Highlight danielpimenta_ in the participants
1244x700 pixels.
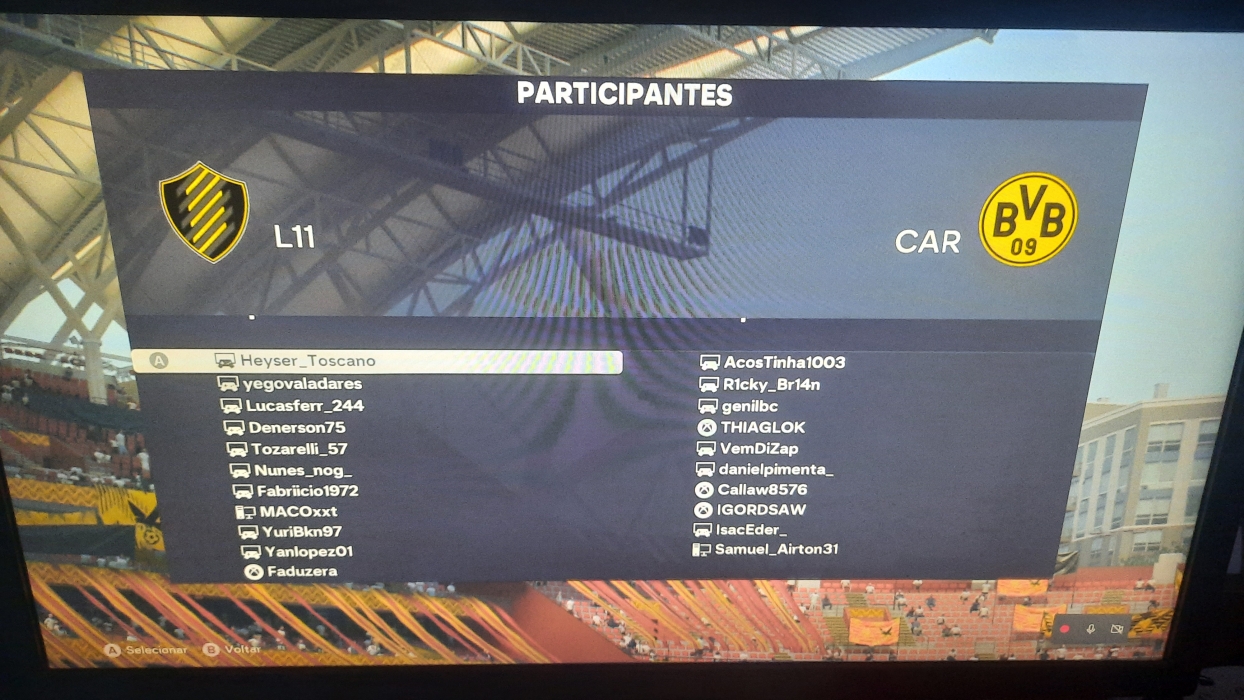(776, 469)
